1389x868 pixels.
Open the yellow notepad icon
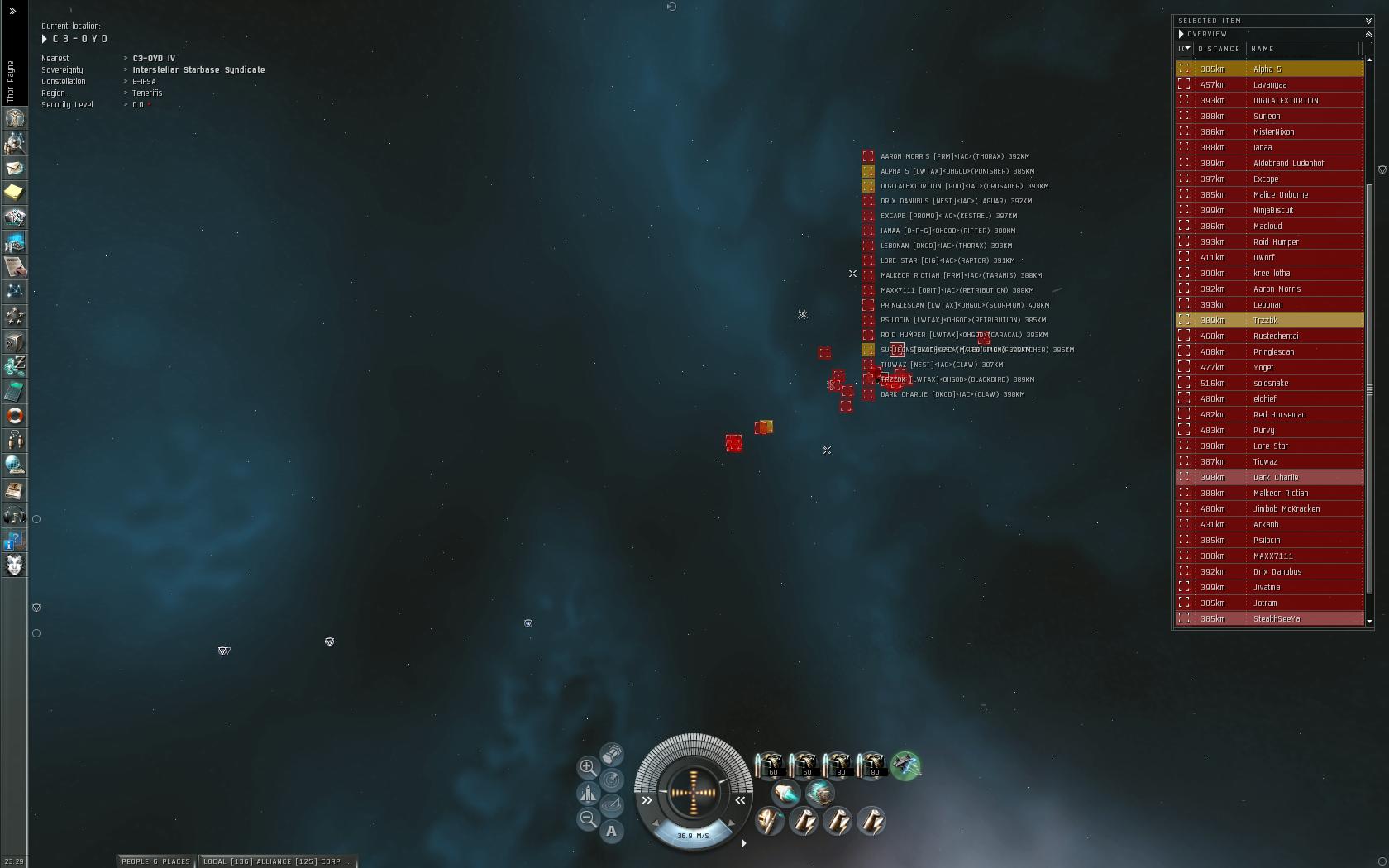pyautogui.click(x=14, y=193)
